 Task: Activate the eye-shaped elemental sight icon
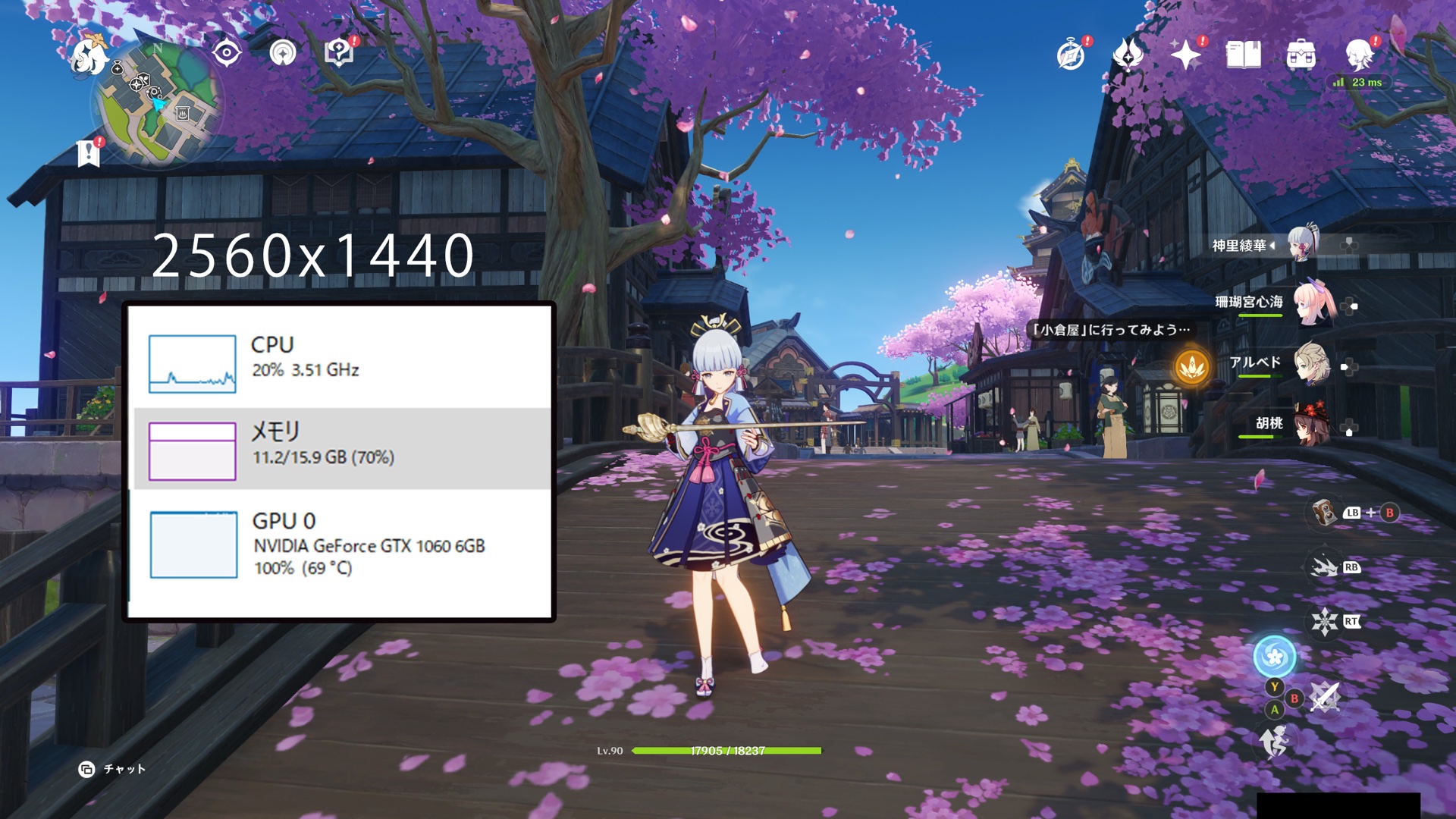tap(227, 53)
